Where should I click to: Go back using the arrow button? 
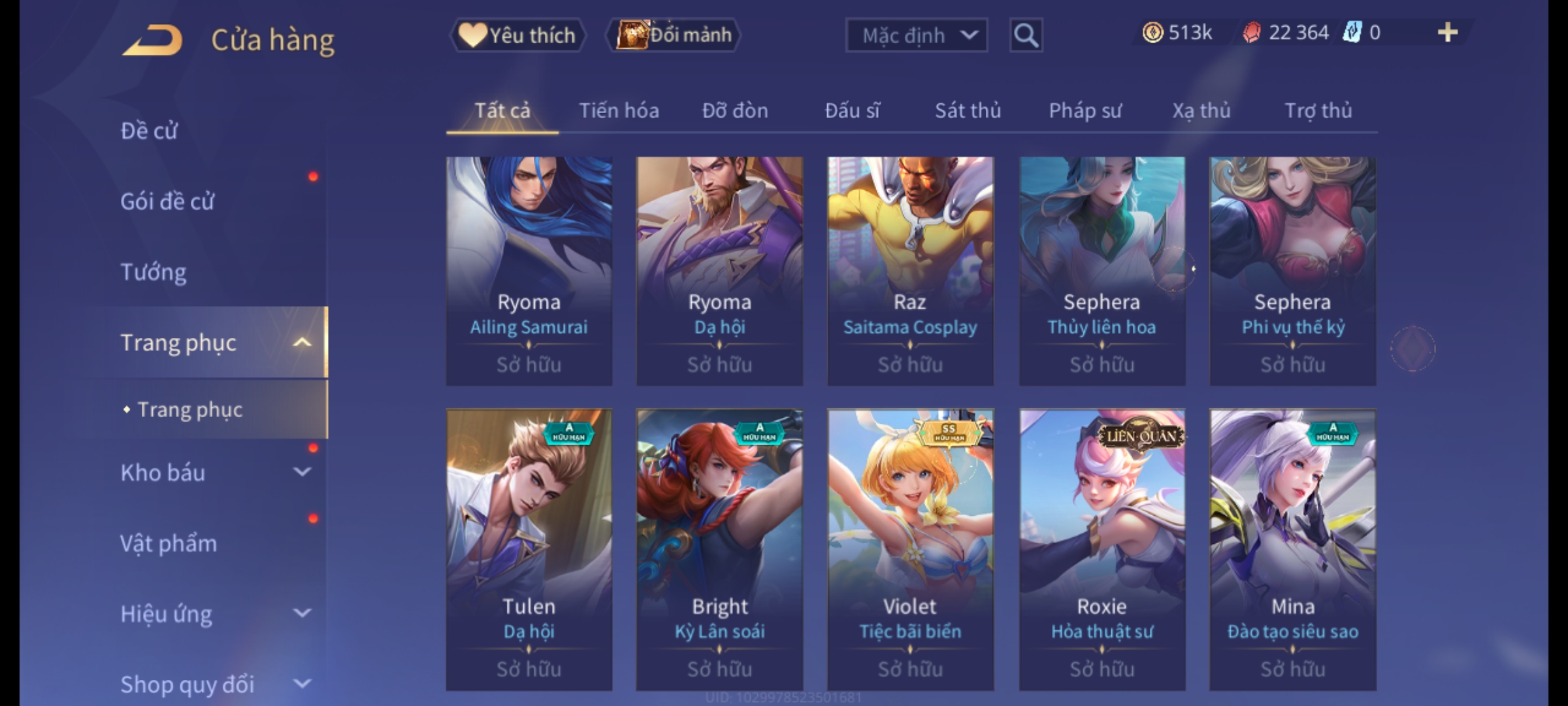coord(153,41)
